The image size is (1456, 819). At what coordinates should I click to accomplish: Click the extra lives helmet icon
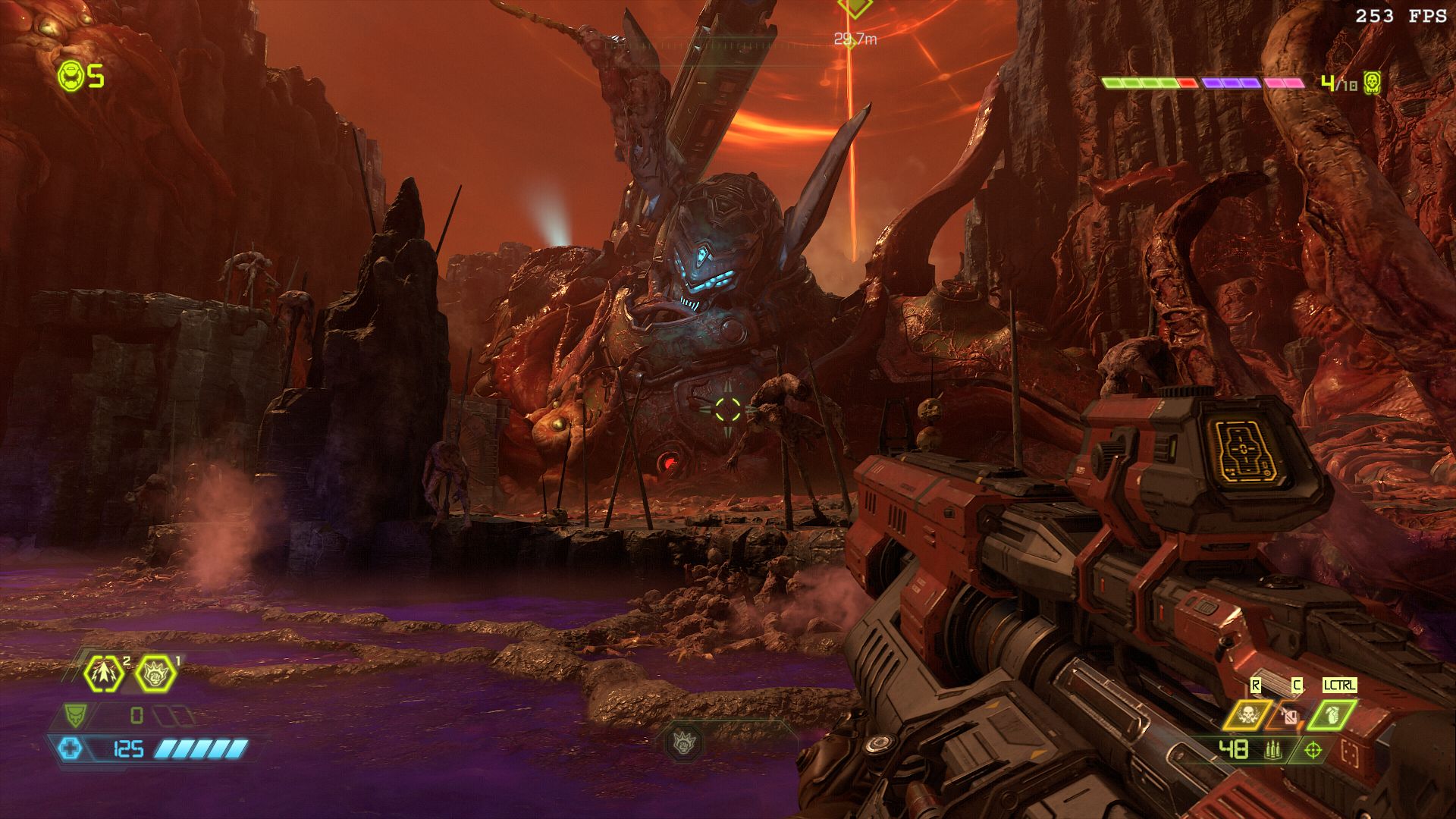pos(71,76)
